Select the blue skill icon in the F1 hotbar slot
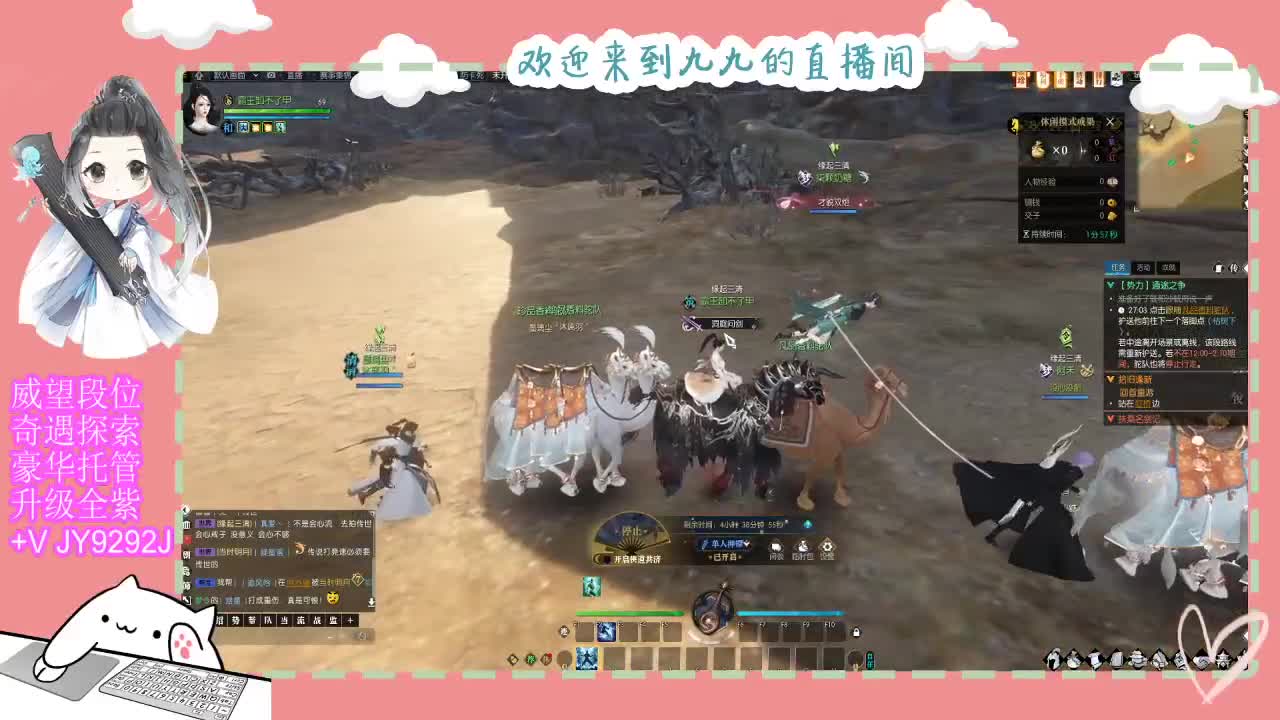 (x=606, y=634)
